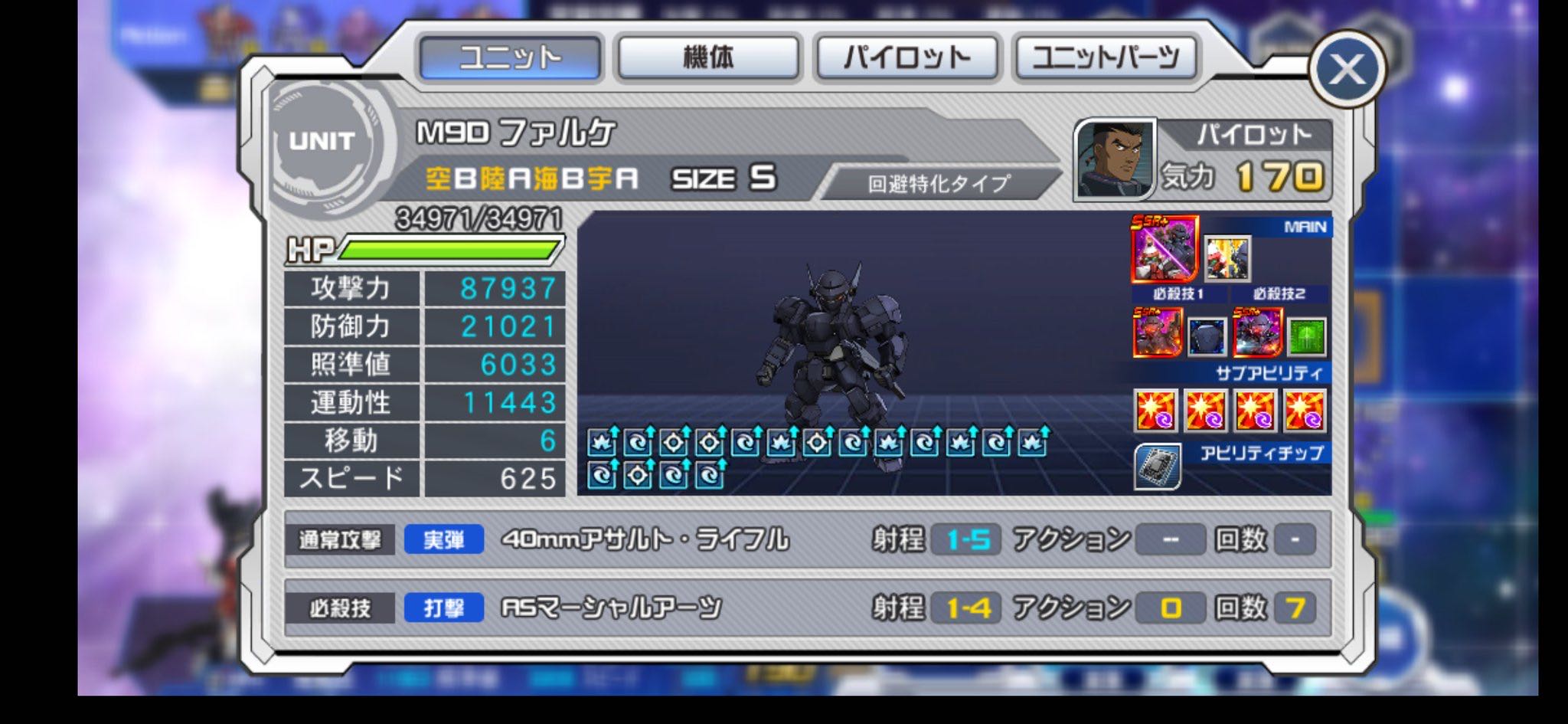Open the pilot portrait details
This screenshot has width=1568, height=724.
pos(1114,159)
